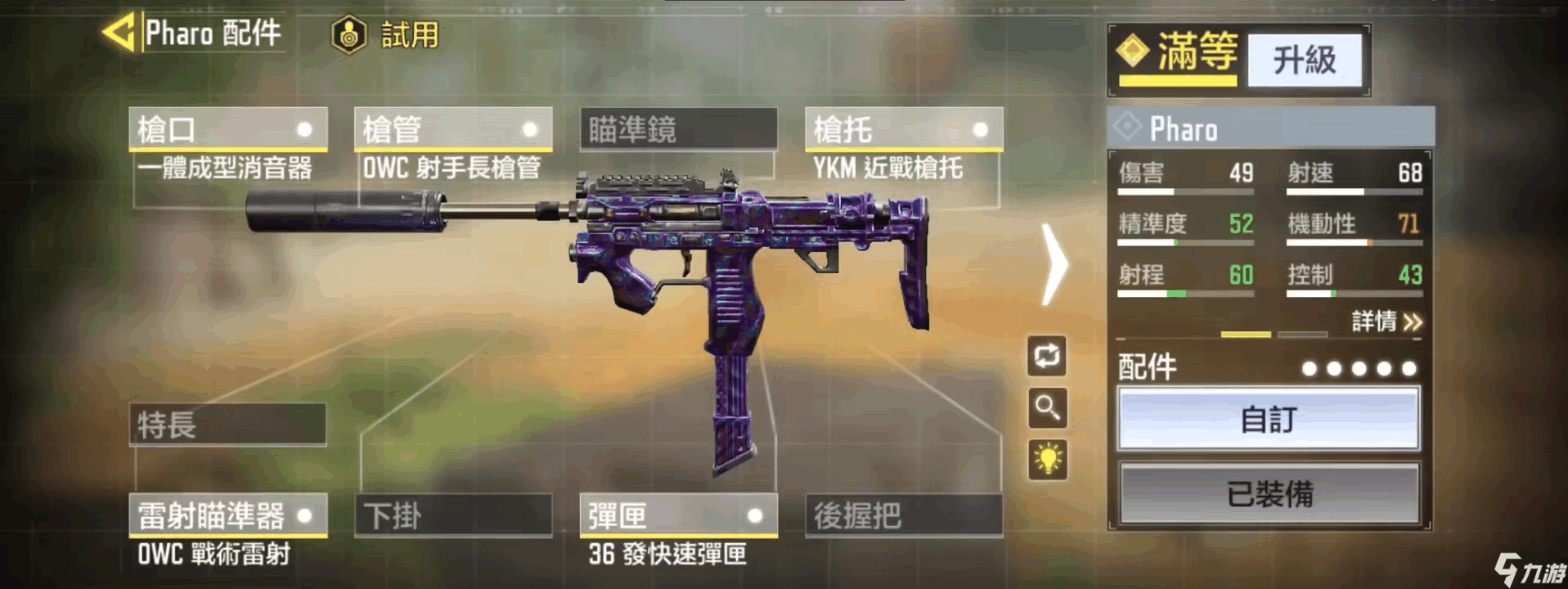Open the empty 後握把 rear grip slot
The height and width of the screenshot is (589, 1568).
(903, 515)
